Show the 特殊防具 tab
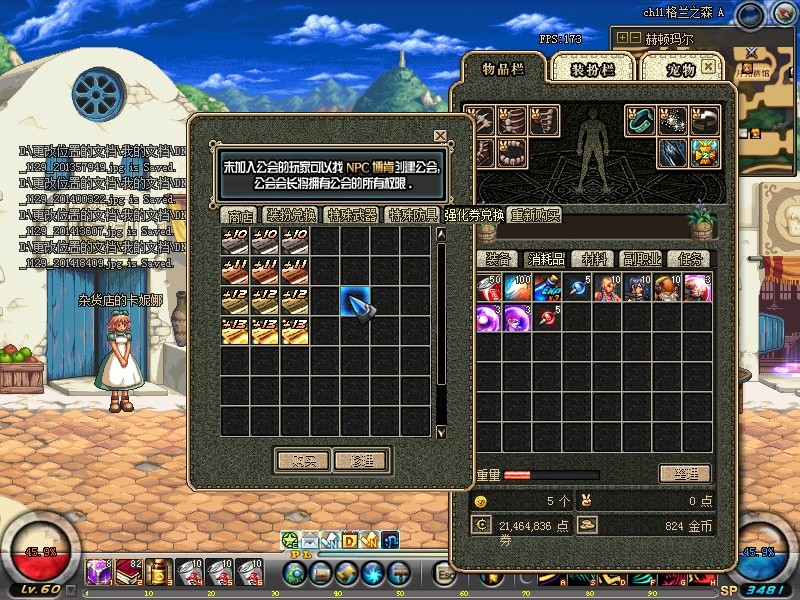The width and height of the screenshot is (800, 600). [413, 215]
